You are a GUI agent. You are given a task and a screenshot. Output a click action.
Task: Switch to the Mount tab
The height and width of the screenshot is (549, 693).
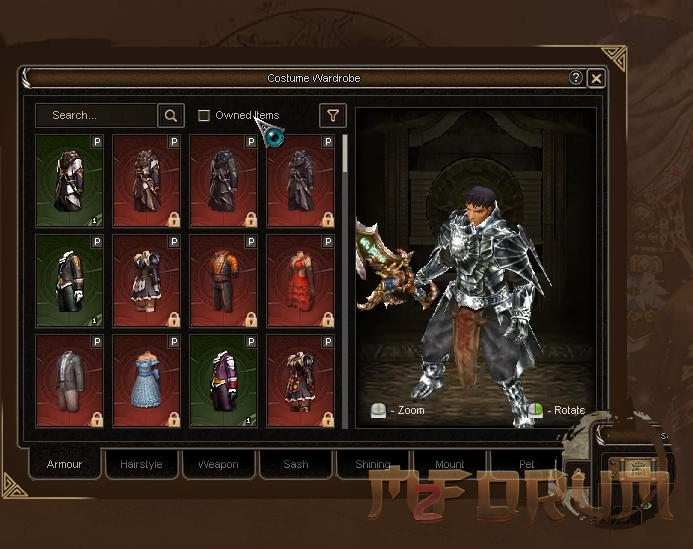pos(450,465)
